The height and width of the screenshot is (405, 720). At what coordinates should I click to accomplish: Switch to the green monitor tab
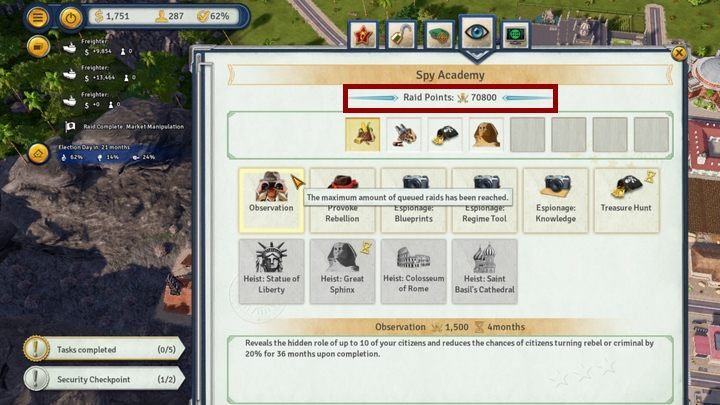(515, 36)
